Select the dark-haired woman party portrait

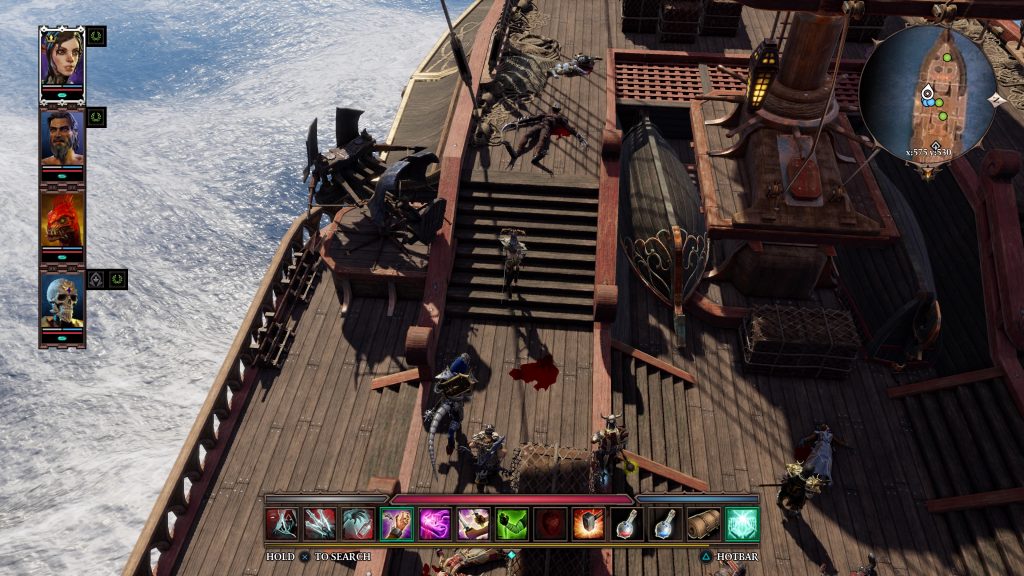pyautogui.click(x=62, y=58)
